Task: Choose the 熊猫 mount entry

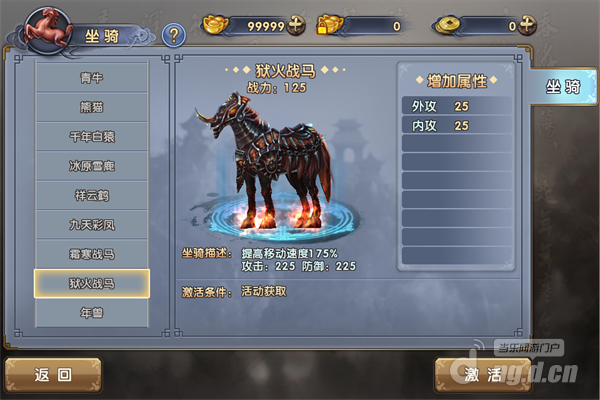Action: click(91, 107)
